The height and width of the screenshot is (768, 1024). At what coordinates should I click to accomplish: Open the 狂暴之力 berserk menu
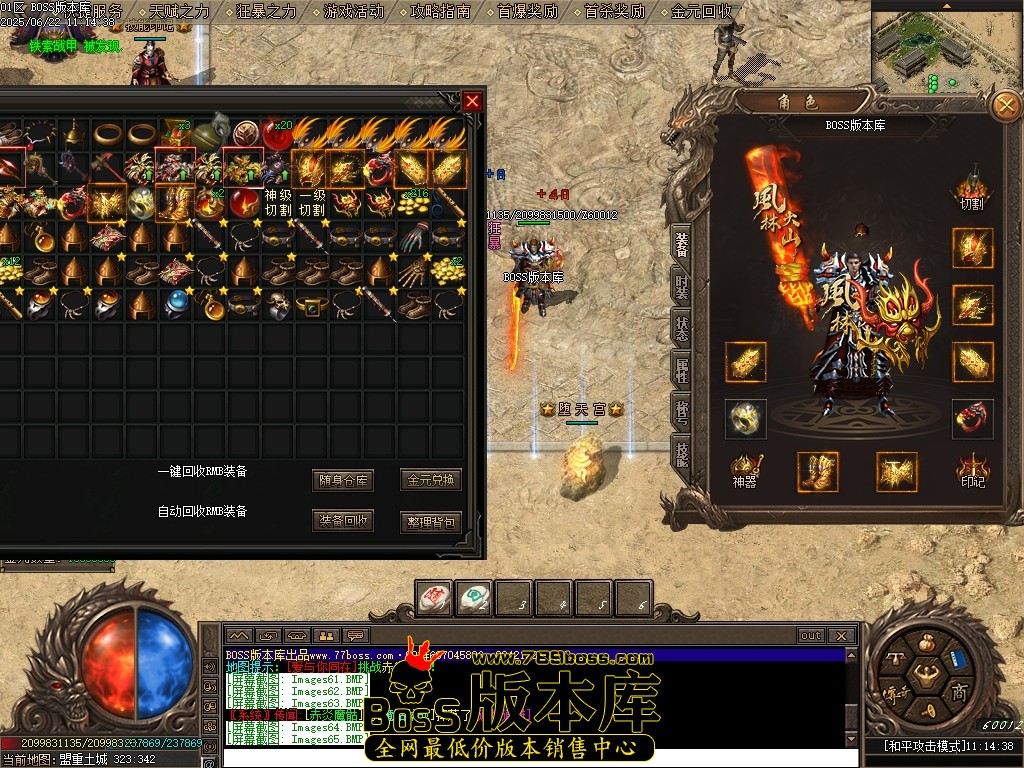(x=266, y=12)
